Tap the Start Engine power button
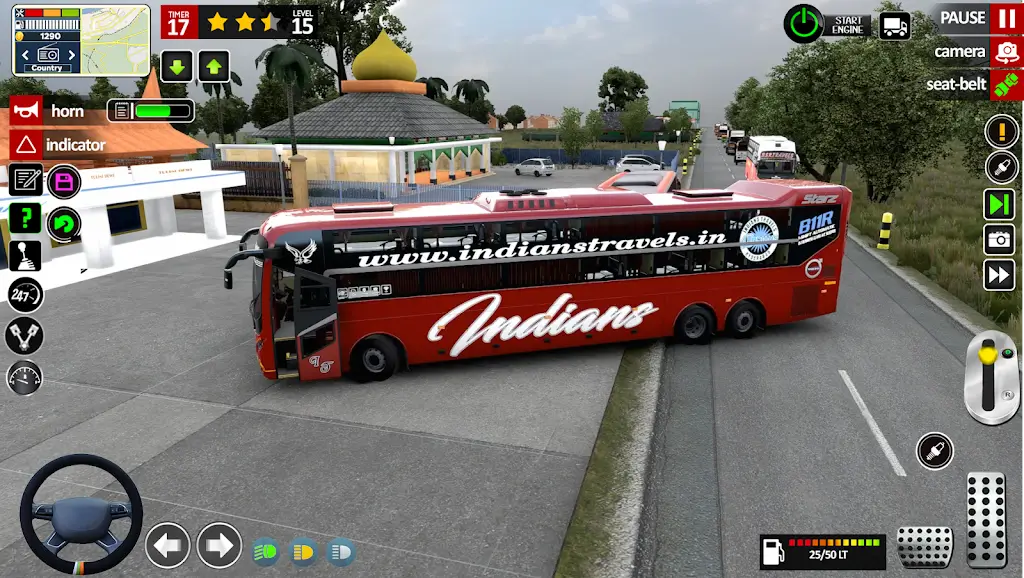The height and width of the screenshot is (578, 1024). (x=802, y=23)
